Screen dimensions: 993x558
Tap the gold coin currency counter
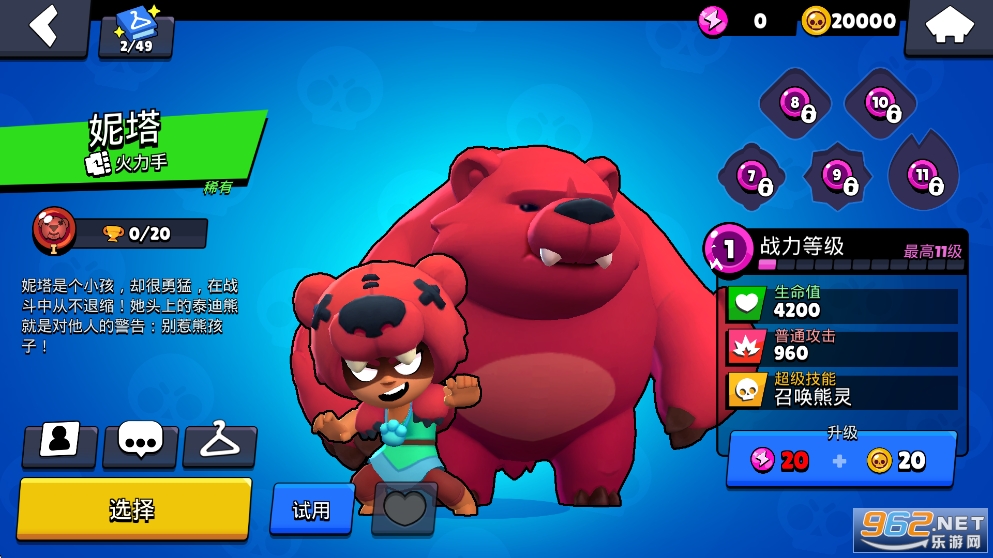coord(850,21)
